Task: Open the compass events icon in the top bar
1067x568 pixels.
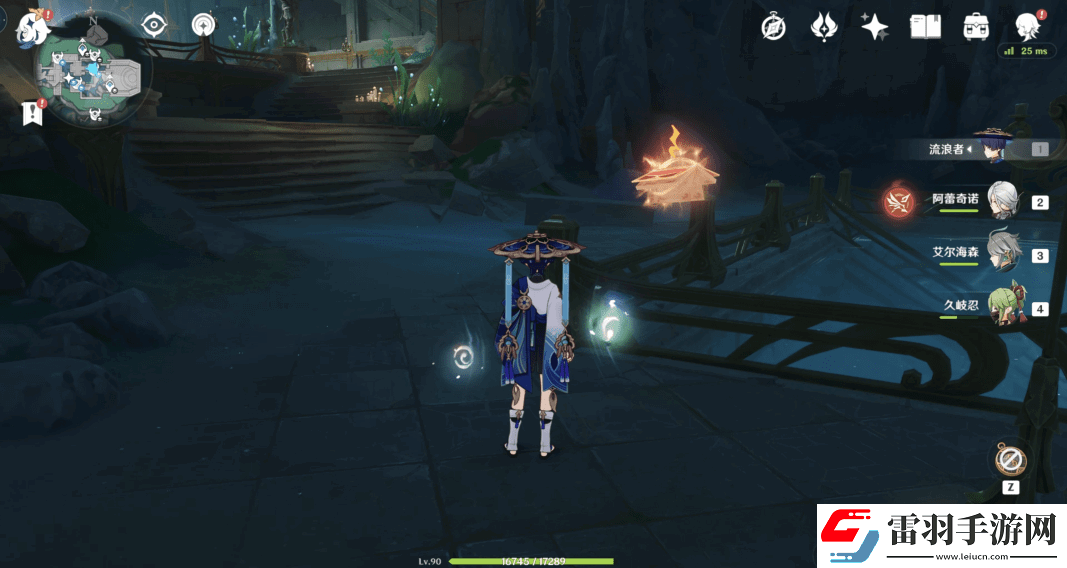Action: pos(773,27)
